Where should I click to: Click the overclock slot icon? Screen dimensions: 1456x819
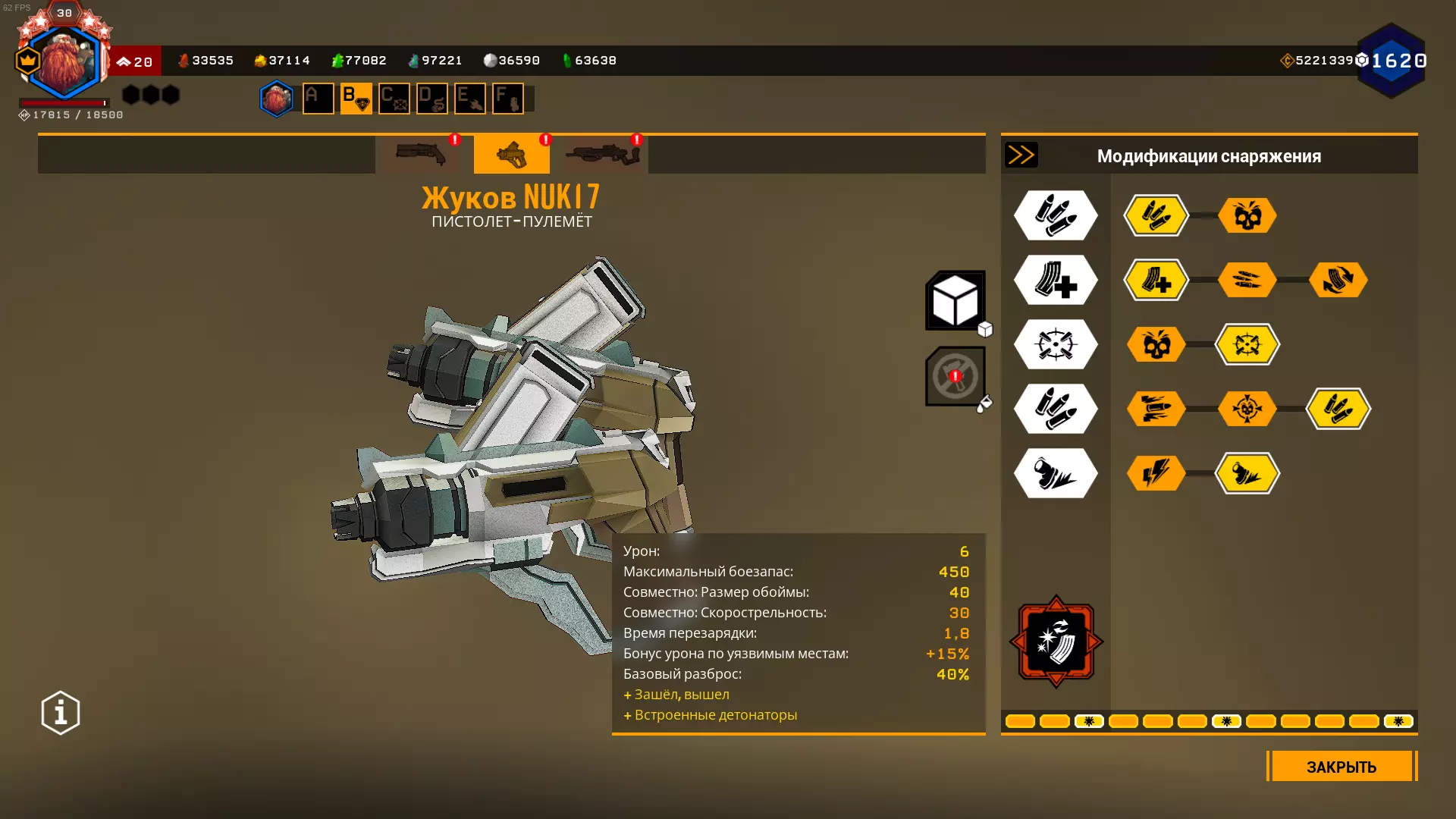pos(1056,642)
